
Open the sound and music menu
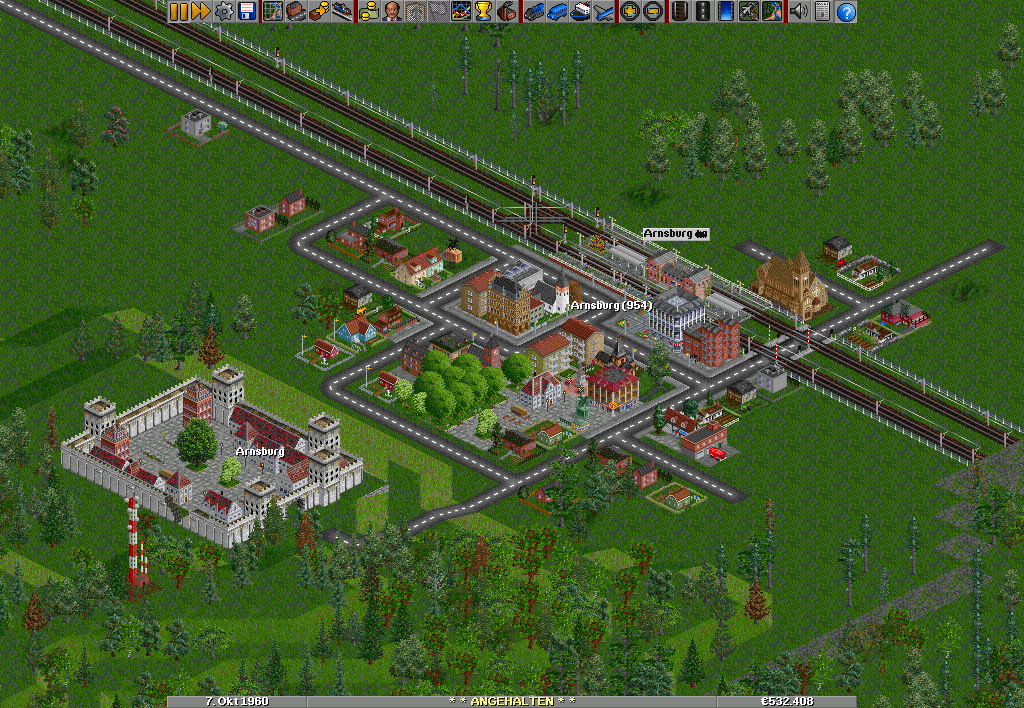tap(798, 12)
